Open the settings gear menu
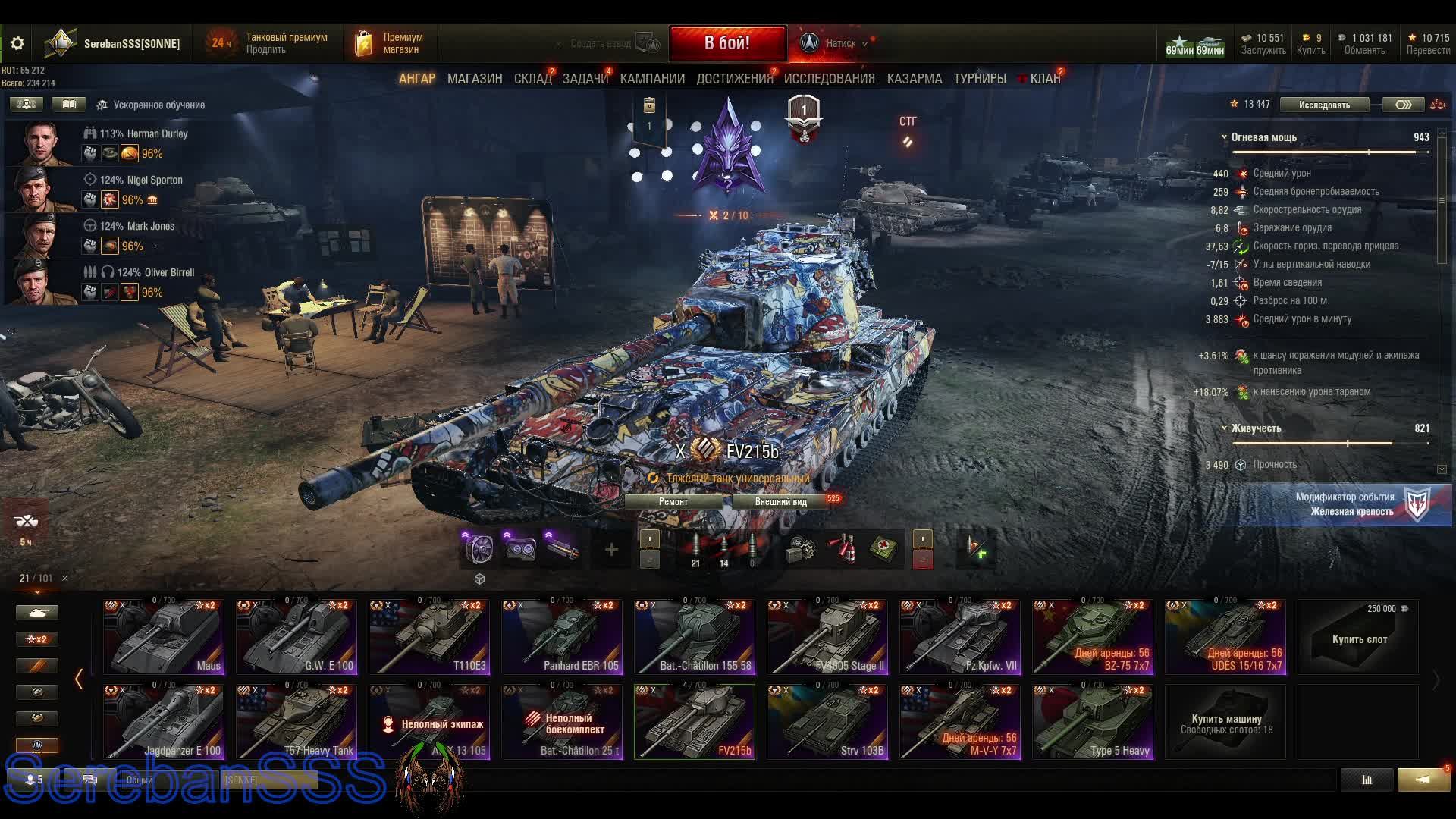This screenshot has height=819, width=1456. (17, 43)
